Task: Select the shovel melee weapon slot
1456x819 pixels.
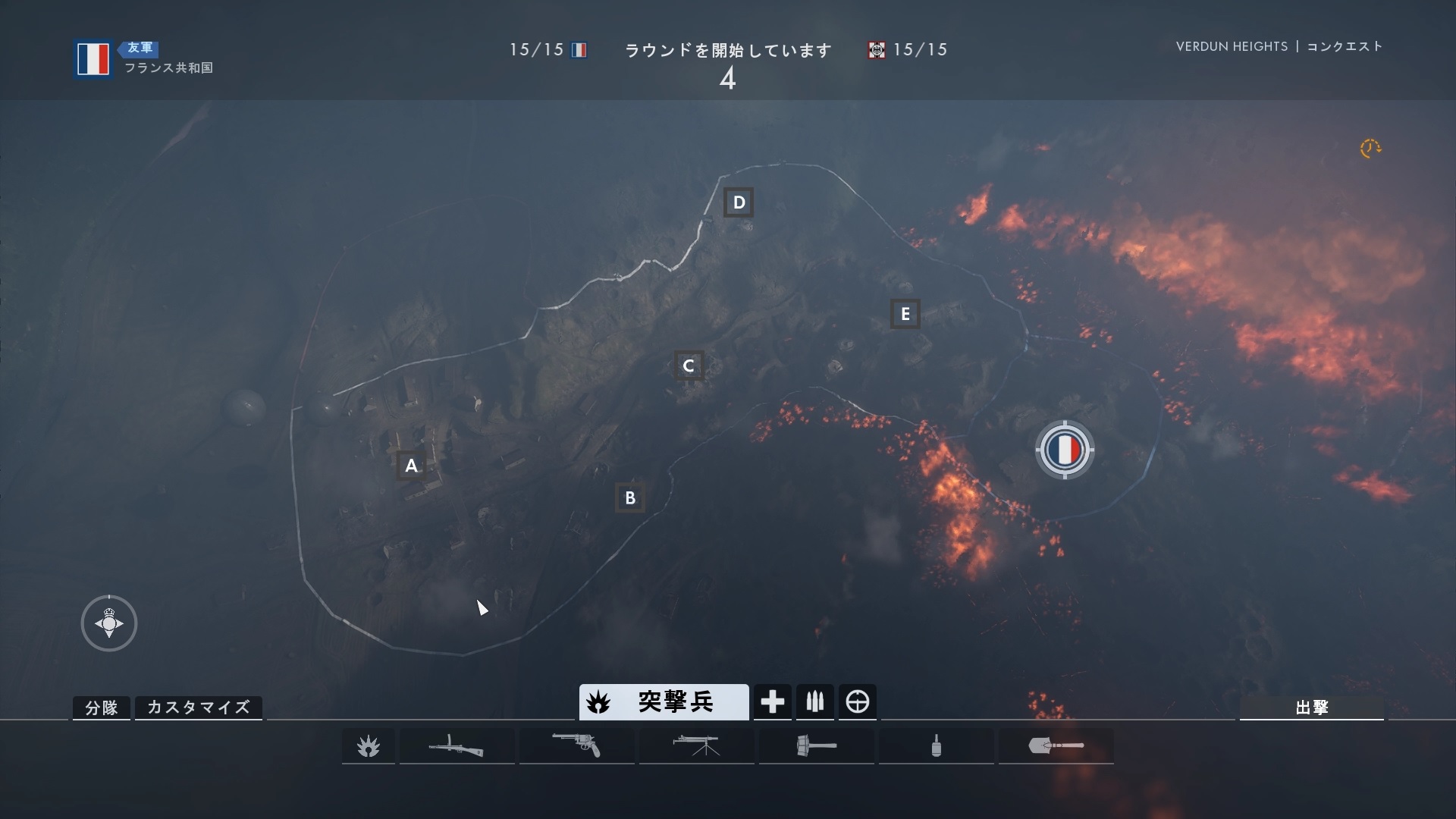Action: [x=1056, y=746]
